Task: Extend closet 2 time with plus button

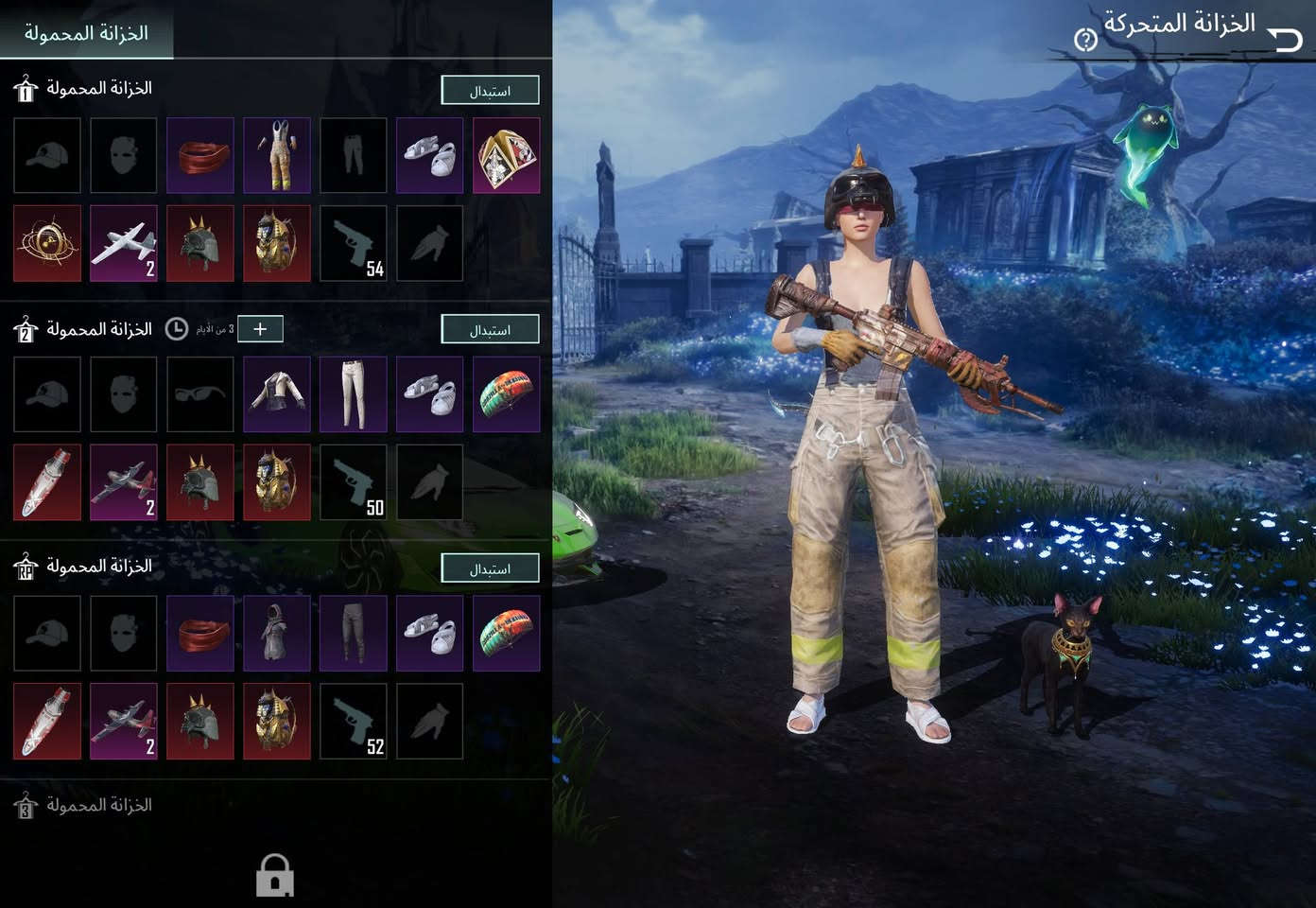Action: 260,329
